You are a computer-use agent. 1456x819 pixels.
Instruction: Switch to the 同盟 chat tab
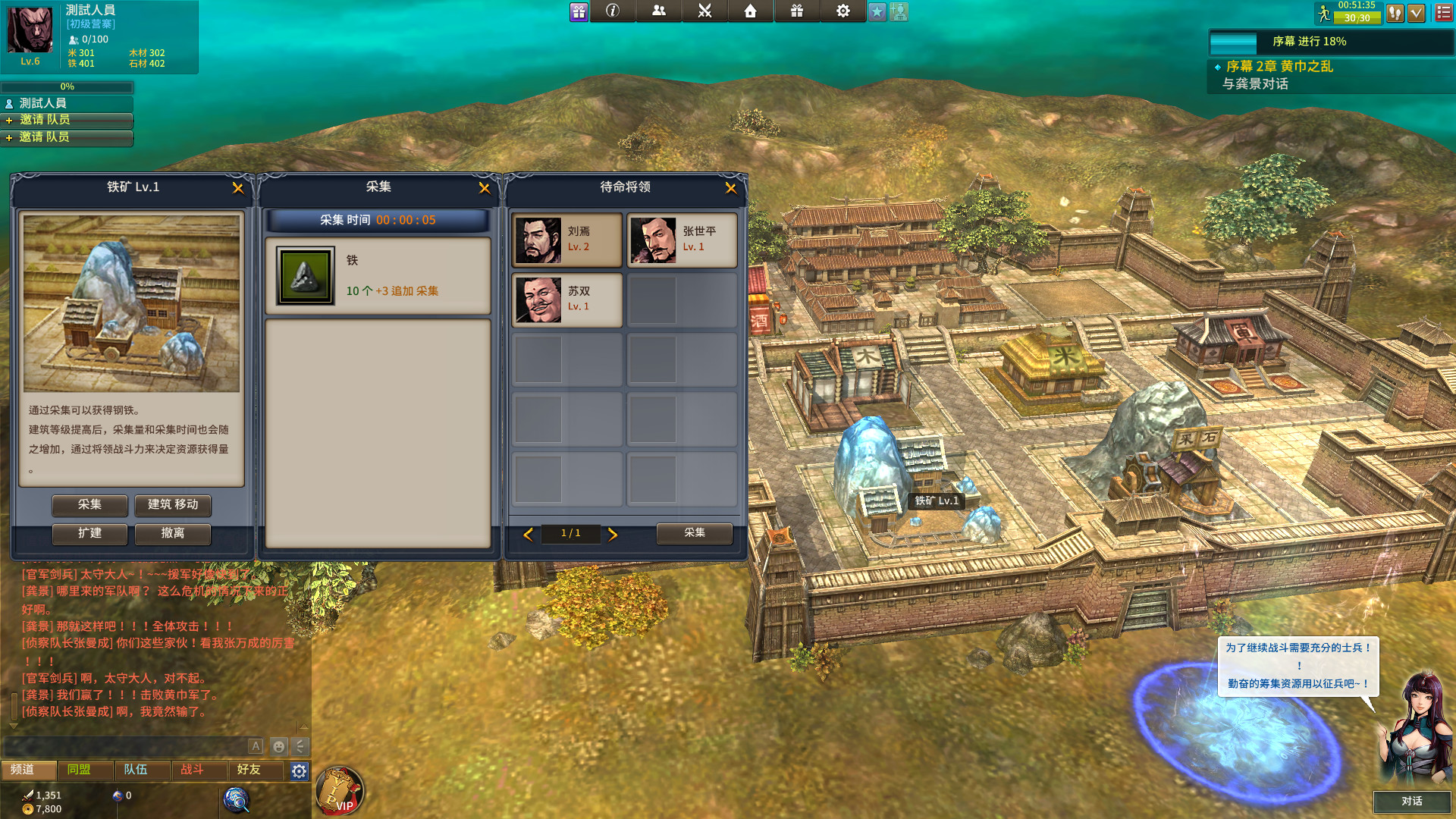pos(79,770)
